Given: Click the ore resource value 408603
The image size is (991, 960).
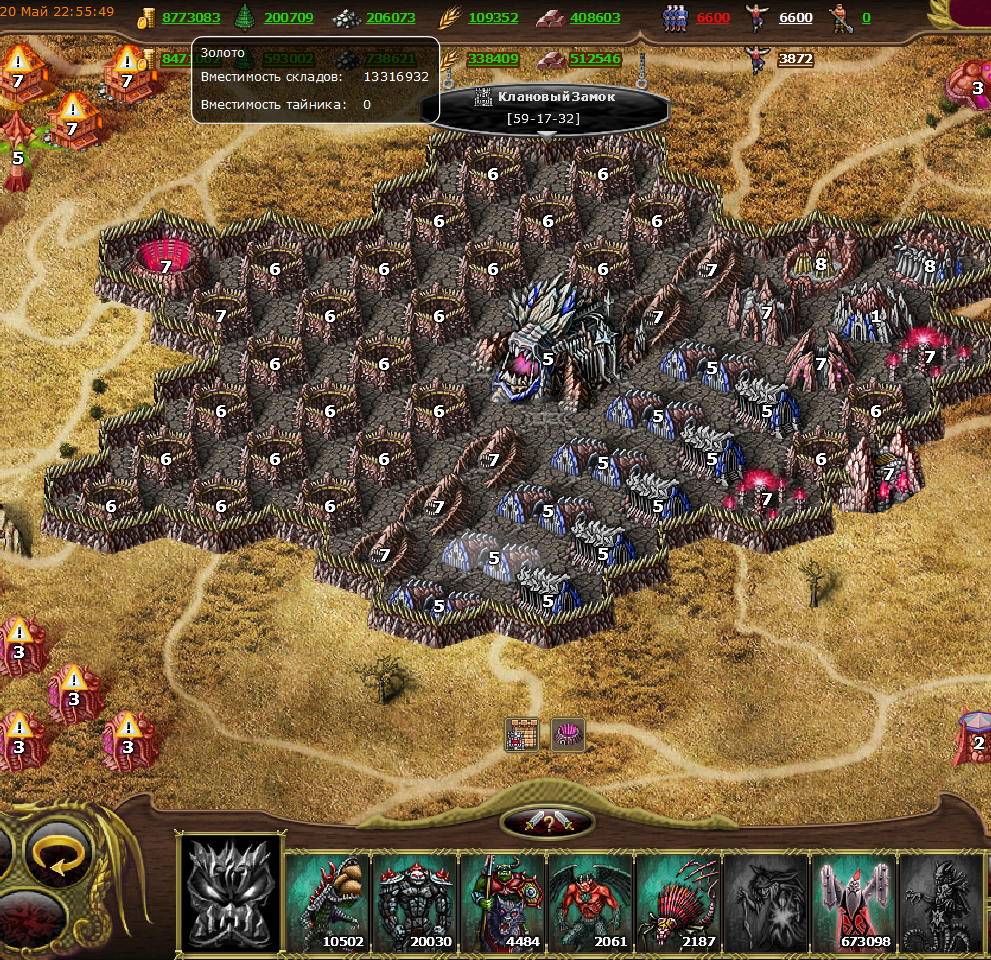Looking at the screenshot, I should (595, 18).
